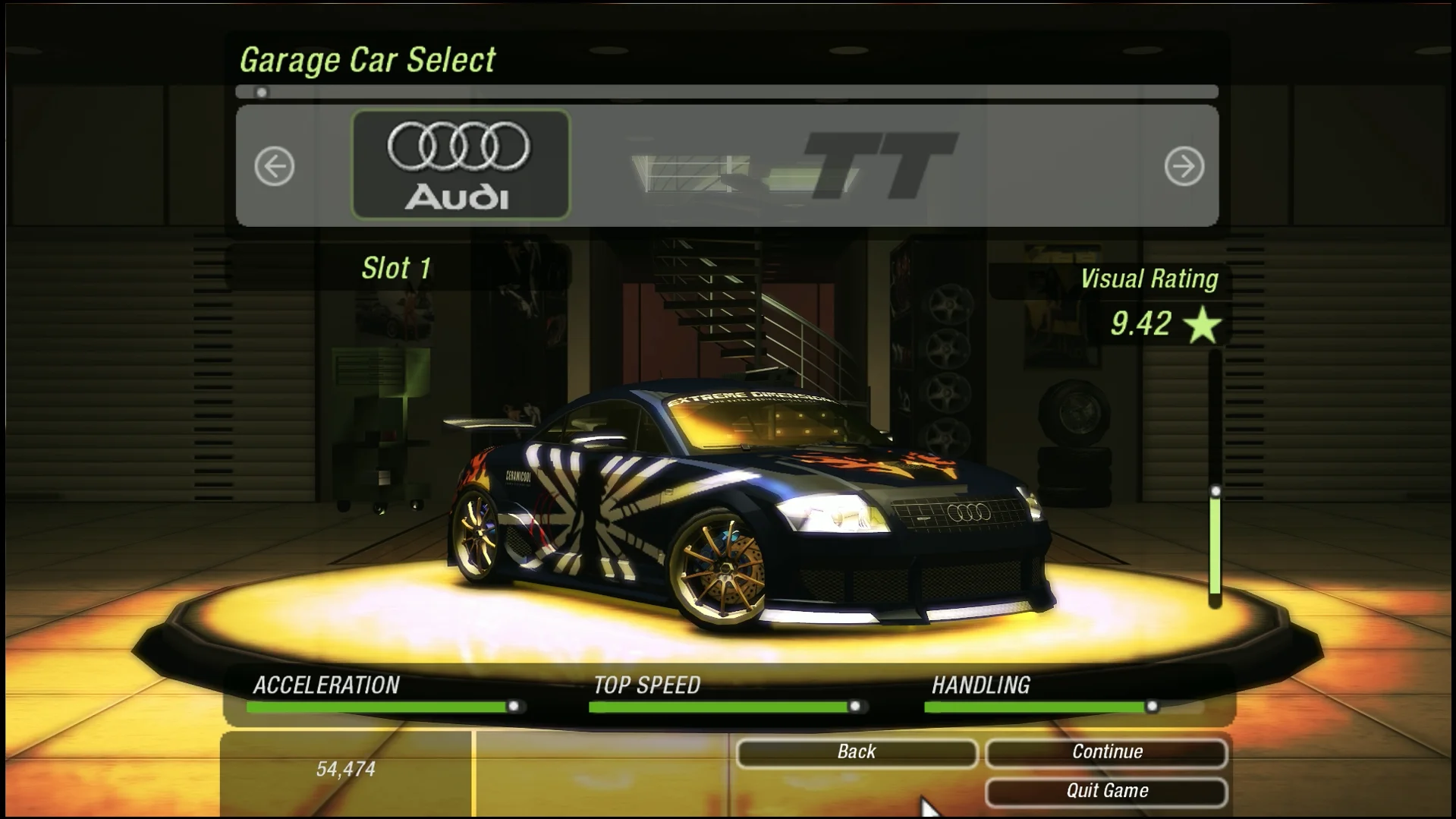
Task: Select the Audi TT car tile
Action: pyautogui.click(x=461, y=165)
